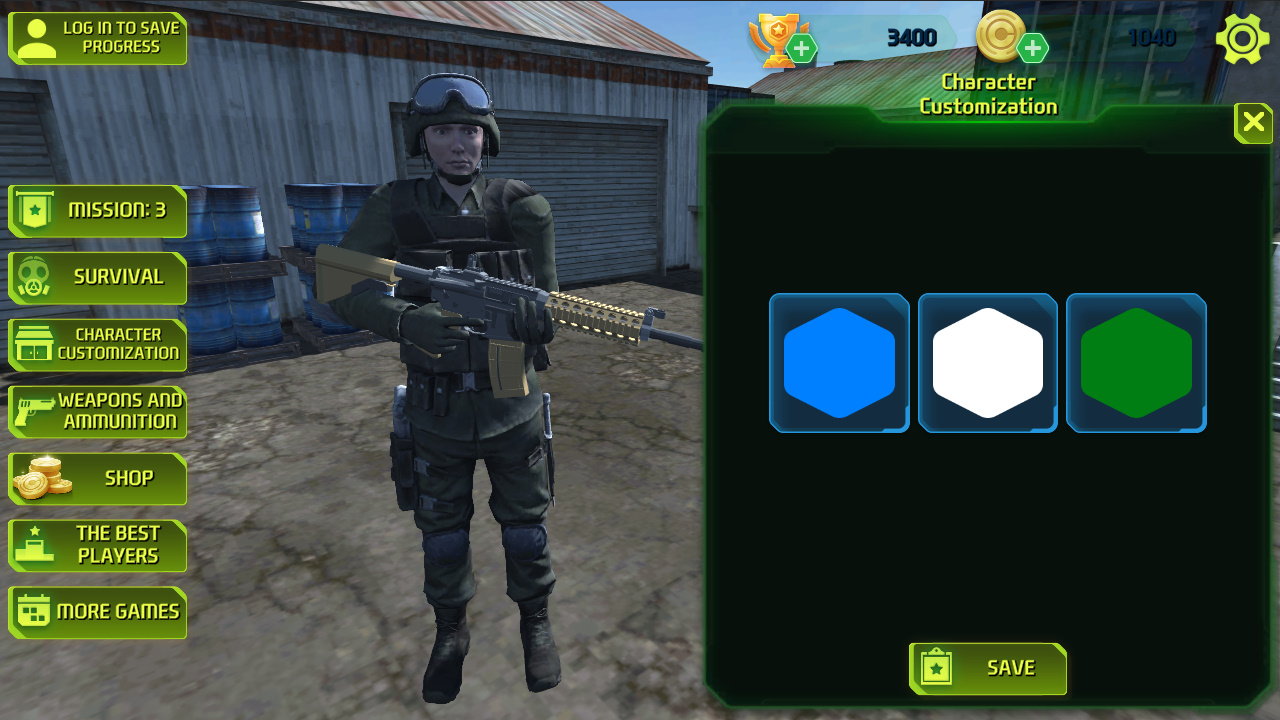Select the green hexagon color swatch
Viewport: 1280px width, 720px height.
coord(1136,362)
